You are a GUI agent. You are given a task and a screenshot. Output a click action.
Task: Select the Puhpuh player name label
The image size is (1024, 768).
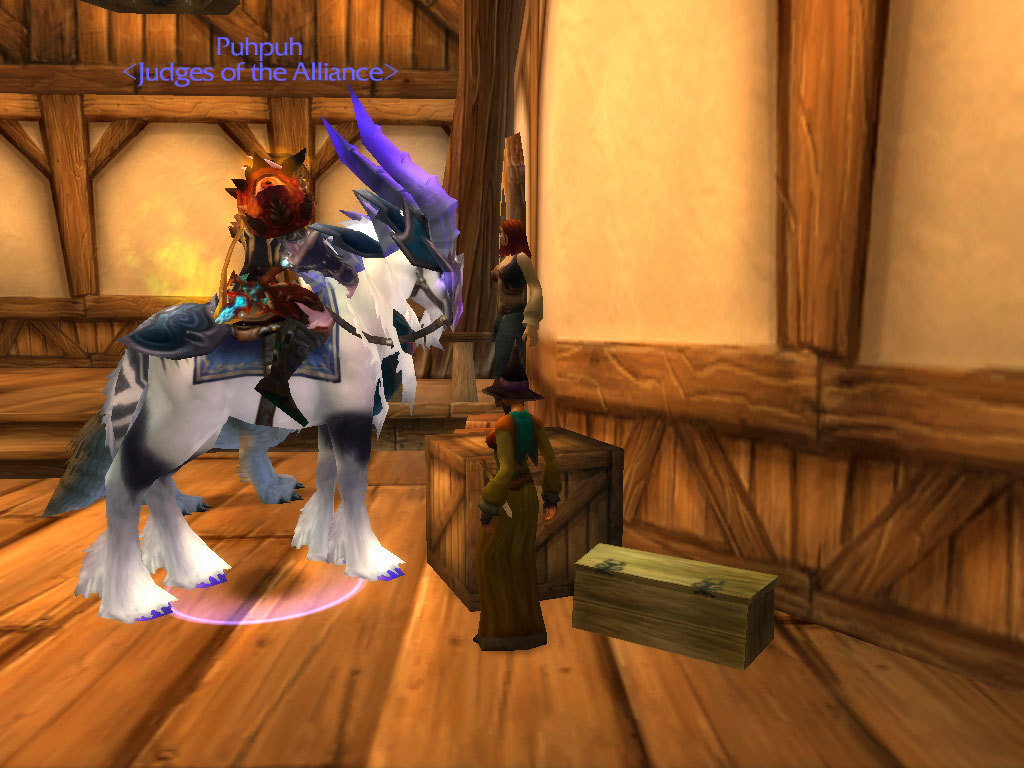[259, 47]
